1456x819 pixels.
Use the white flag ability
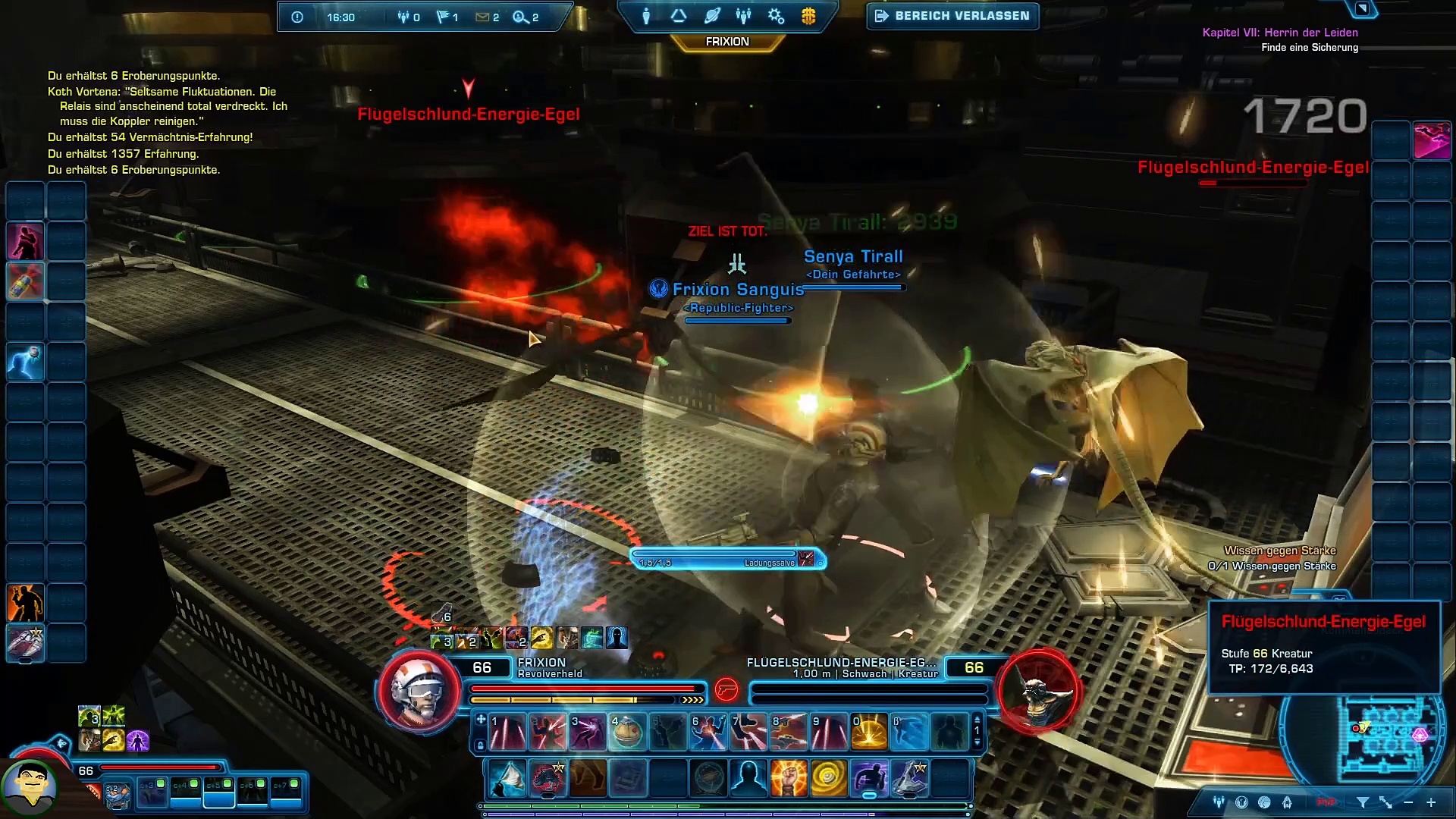click(507, 779)
